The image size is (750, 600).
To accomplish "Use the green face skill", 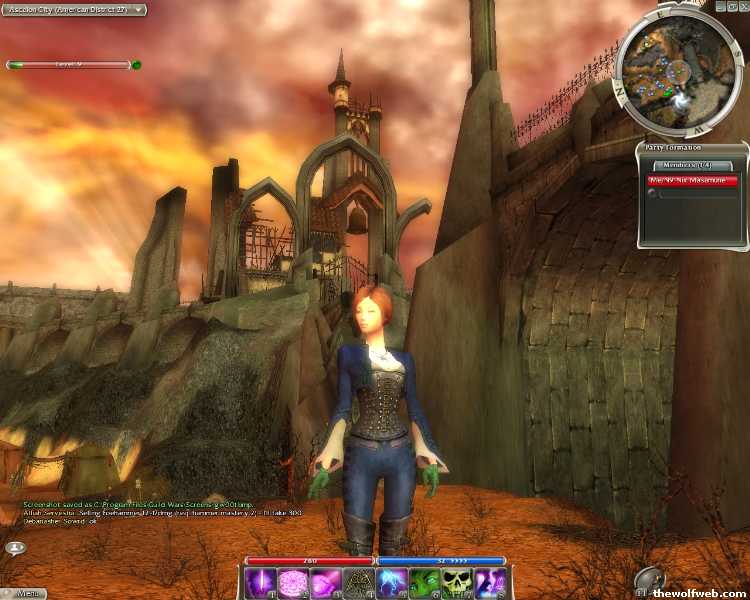I will tap(424, 583).
